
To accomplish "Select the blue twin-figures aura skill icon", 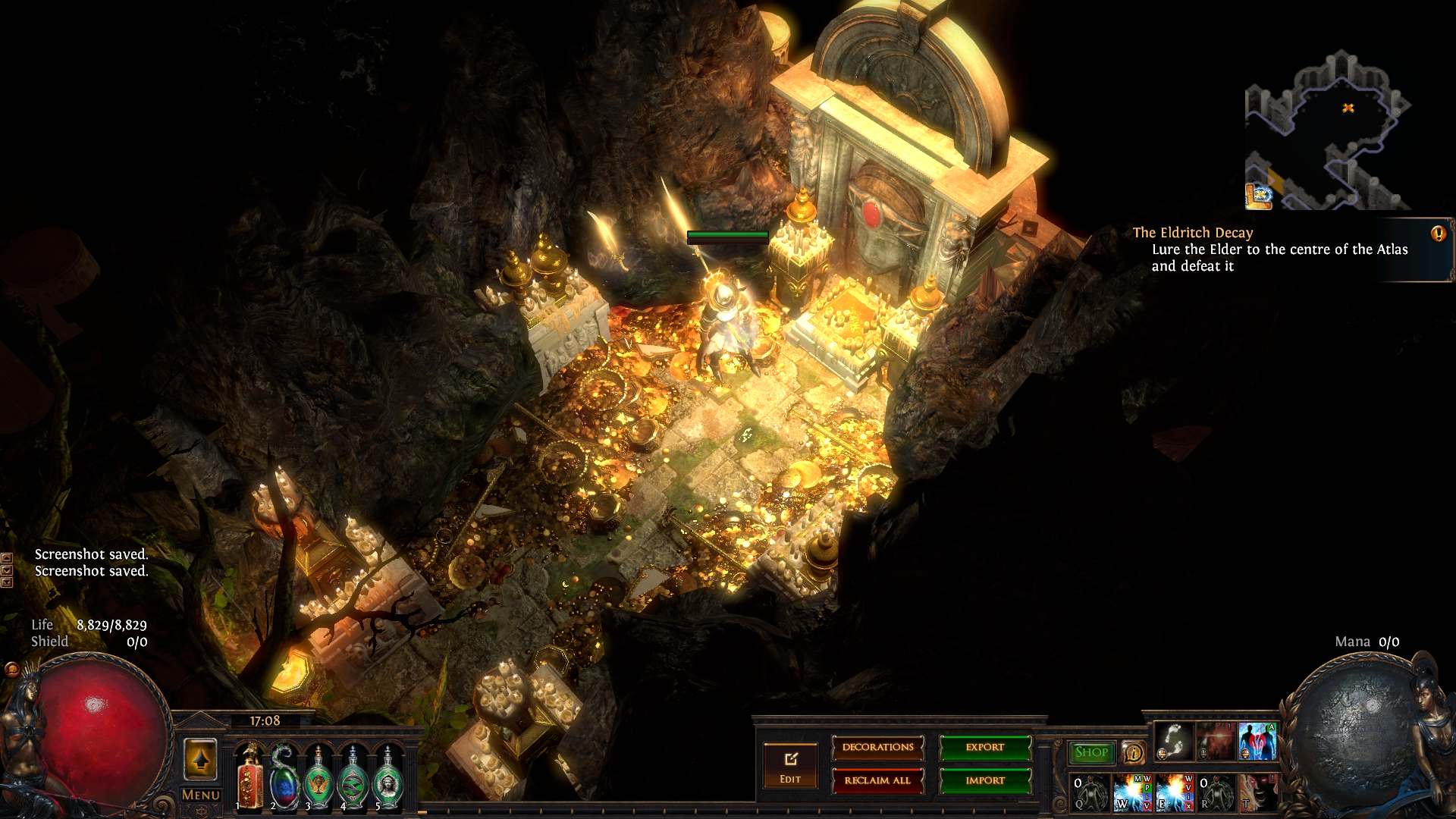I will [1257, 742].
